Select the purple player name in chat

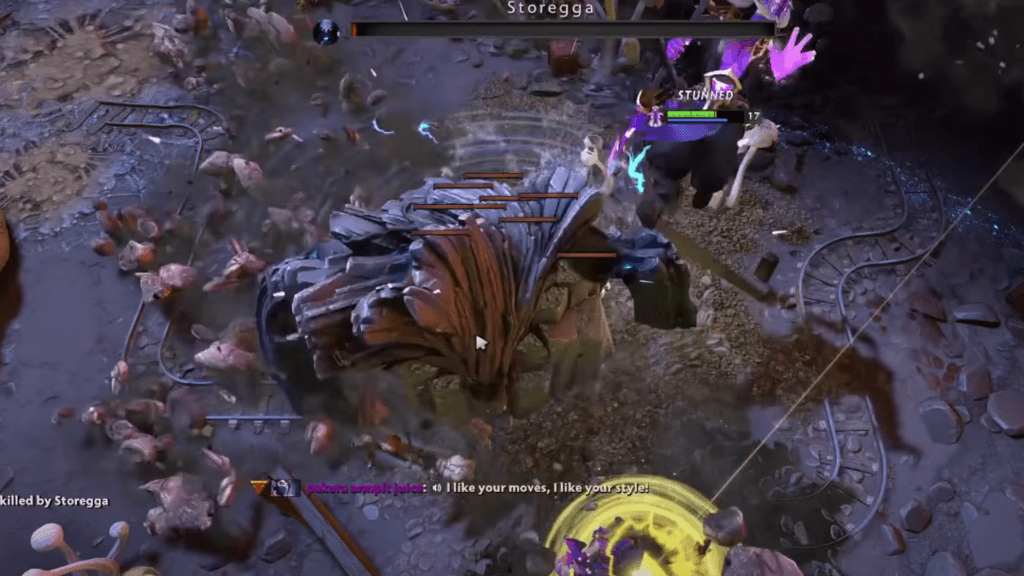[x=365, y=488]
